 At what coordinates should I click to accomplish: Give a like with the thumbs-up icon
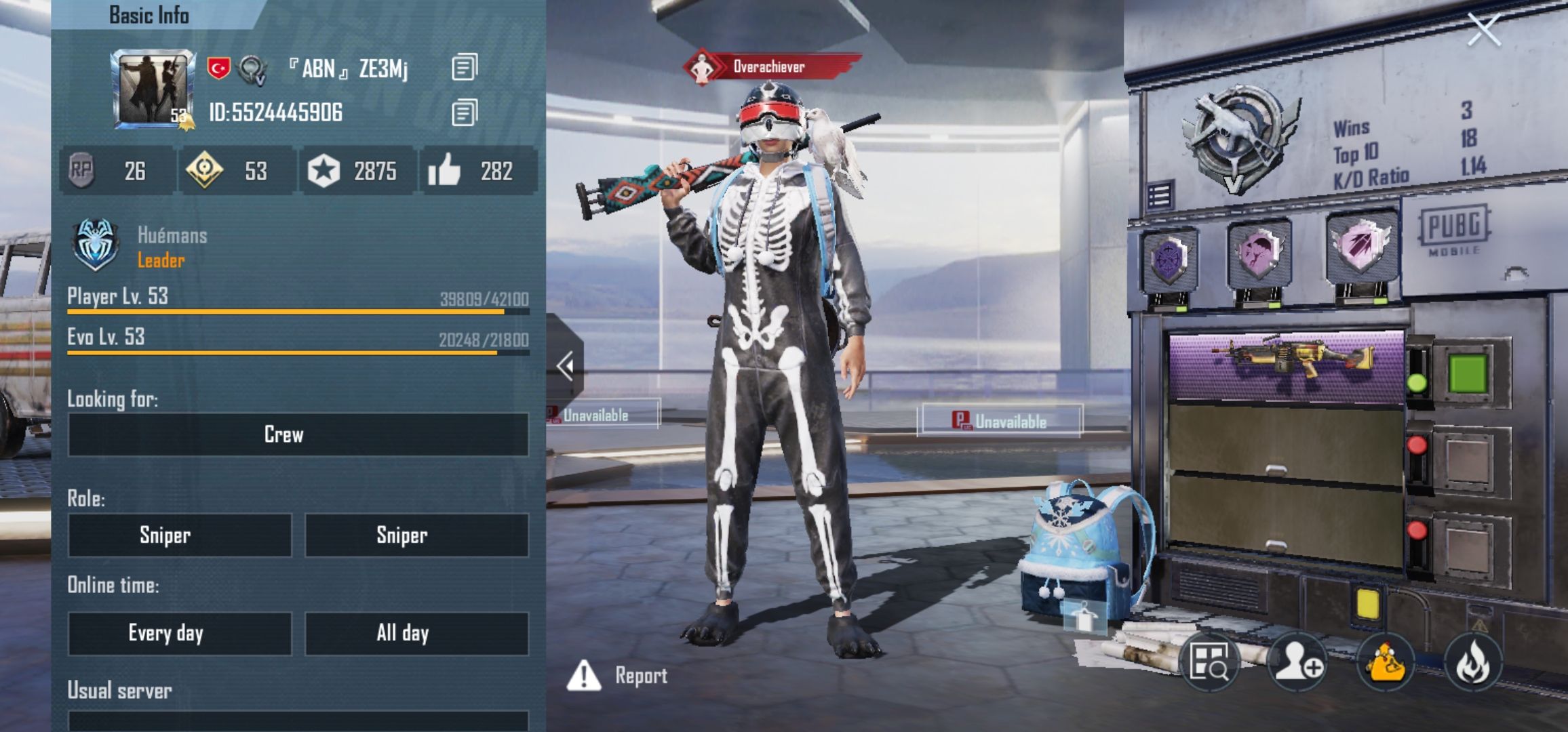tap(445, 170)
